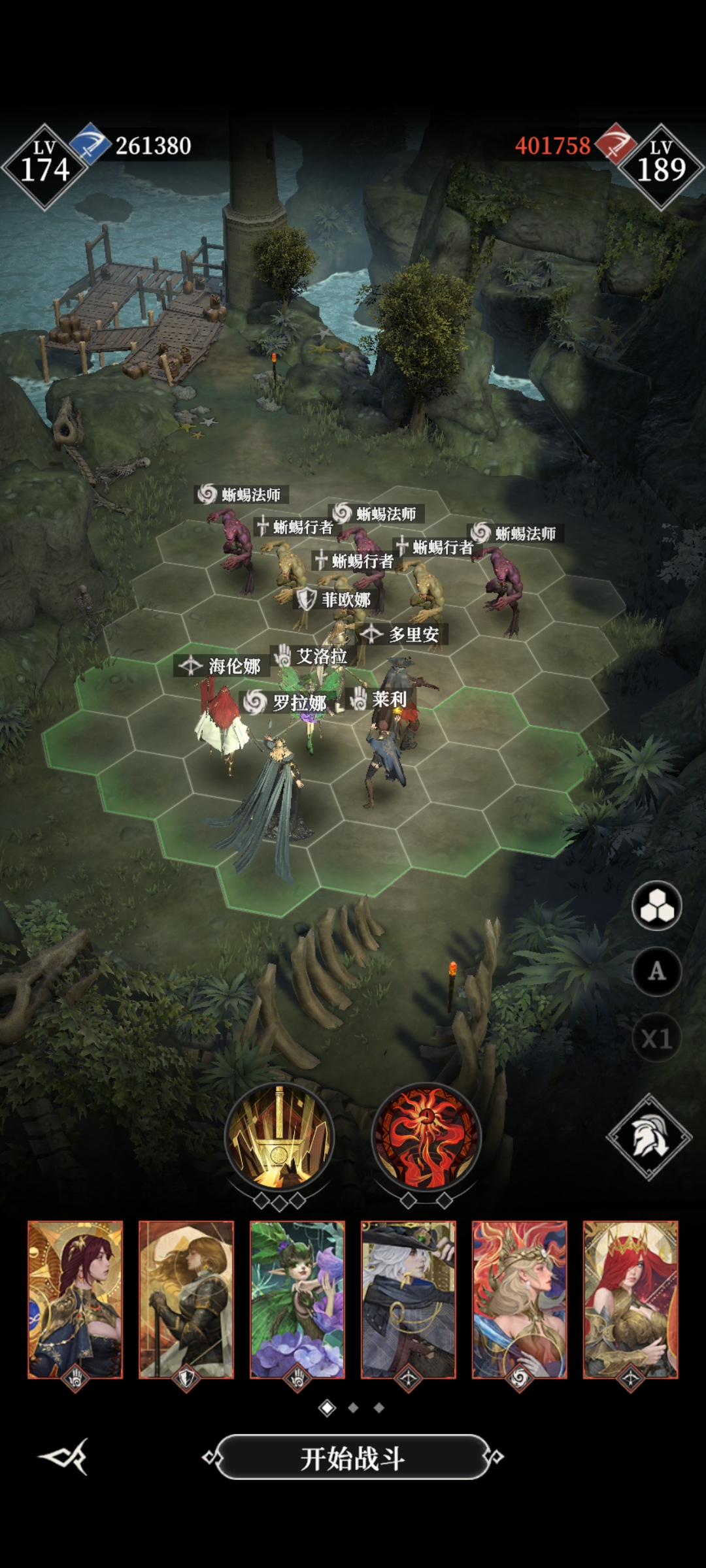Choose the green fairy hero card

(x=297, y=1299)
